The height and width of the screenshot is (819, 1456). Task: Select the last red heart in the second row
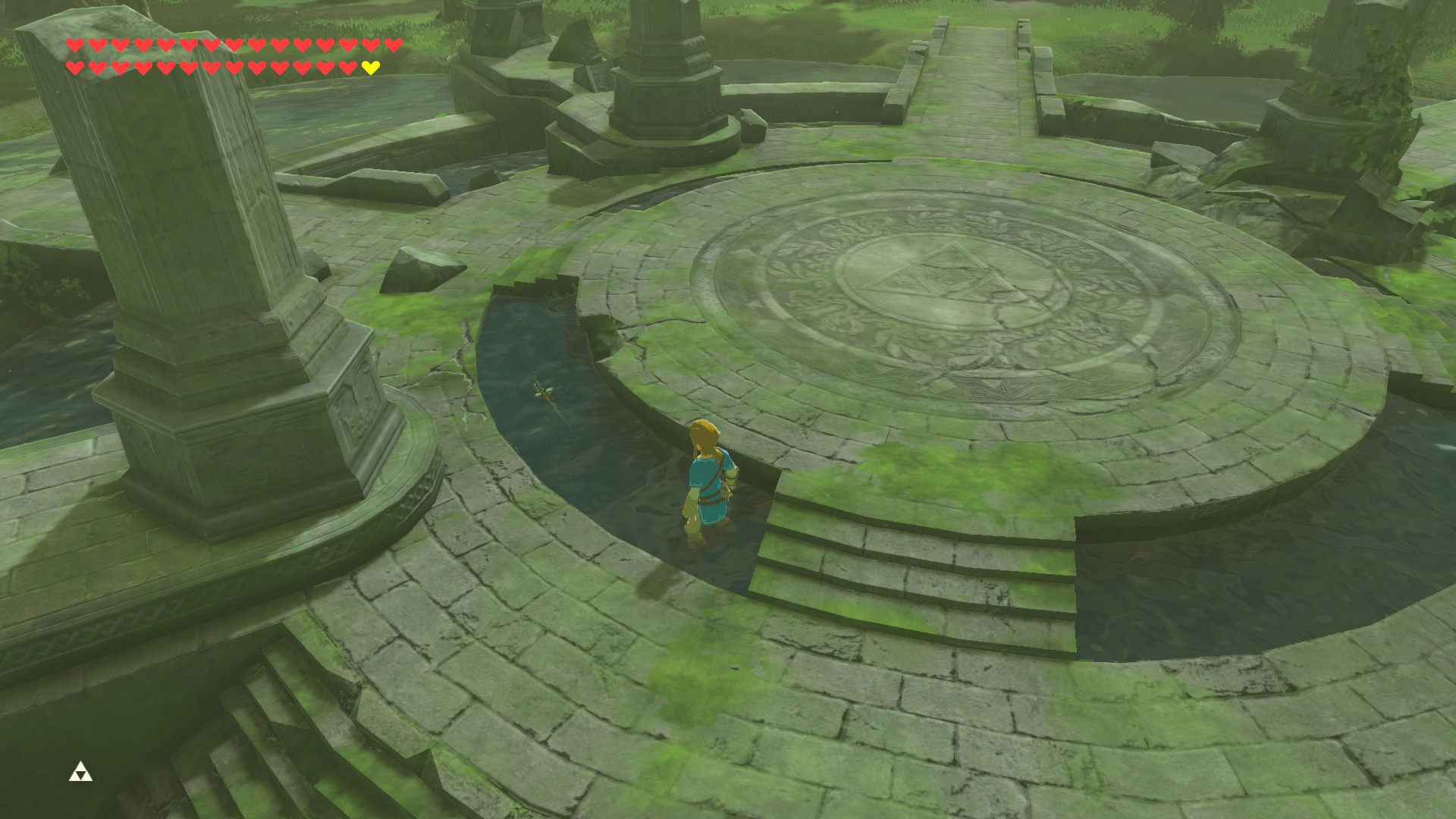tap(347, 67)
